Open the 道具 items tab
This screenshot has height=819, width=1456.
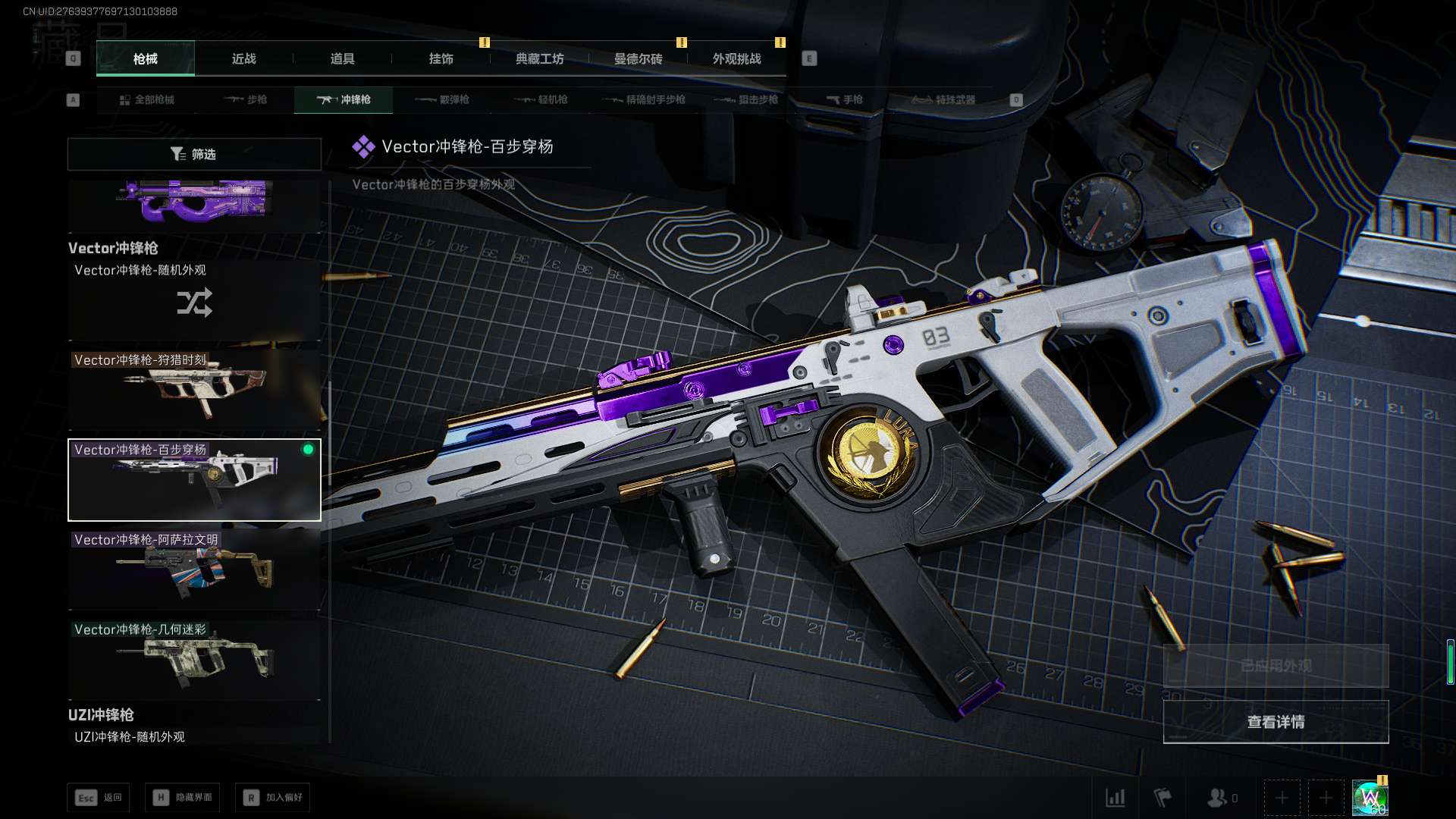click(x=342, y=59)
